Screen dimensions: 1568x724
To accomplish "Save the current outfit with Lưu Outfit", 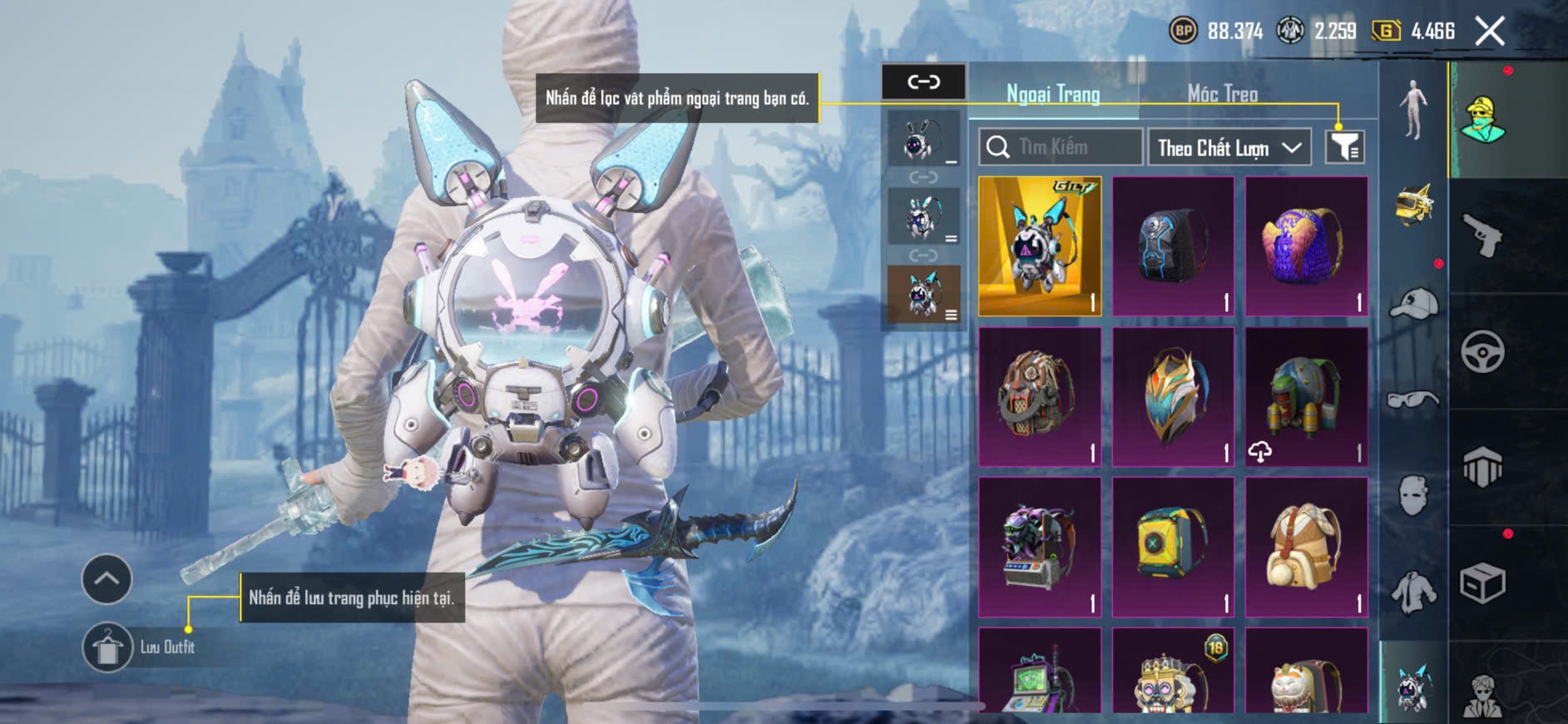I will click(108, 647).
